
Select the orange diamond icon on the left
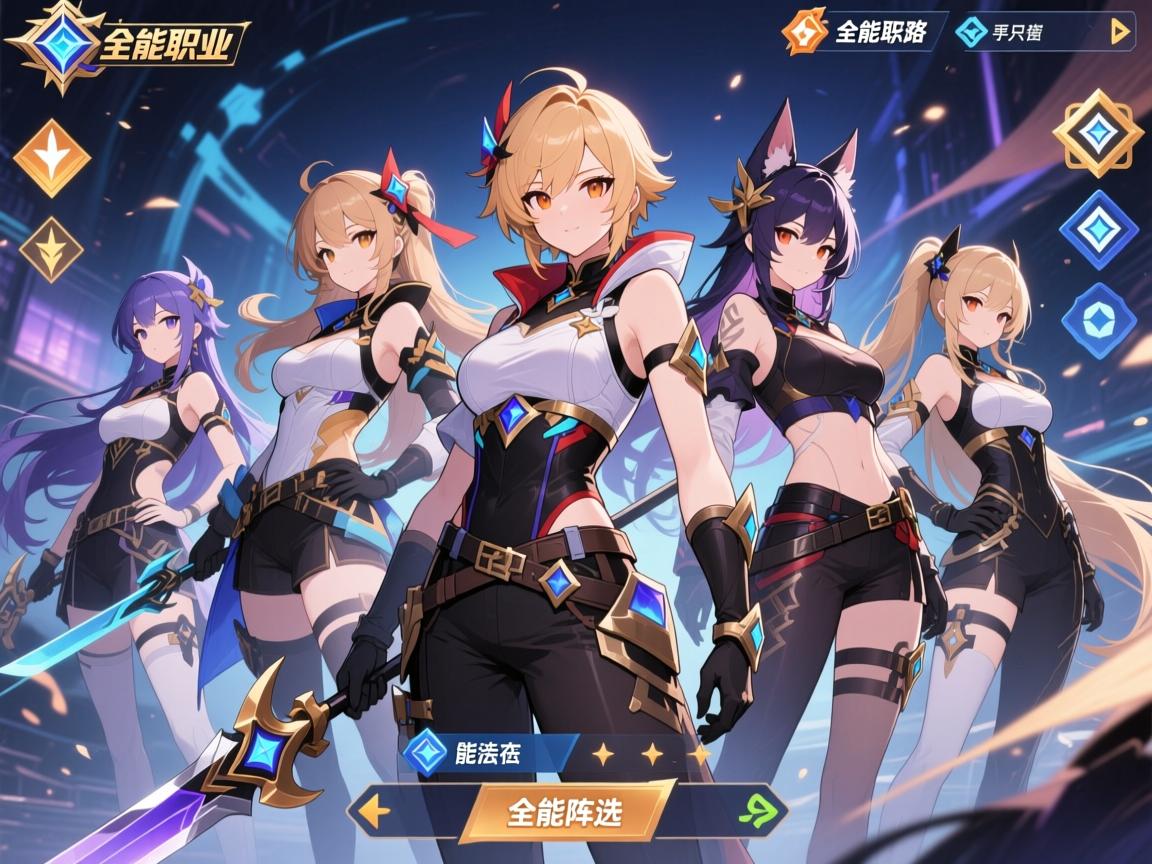click(52, 158)
